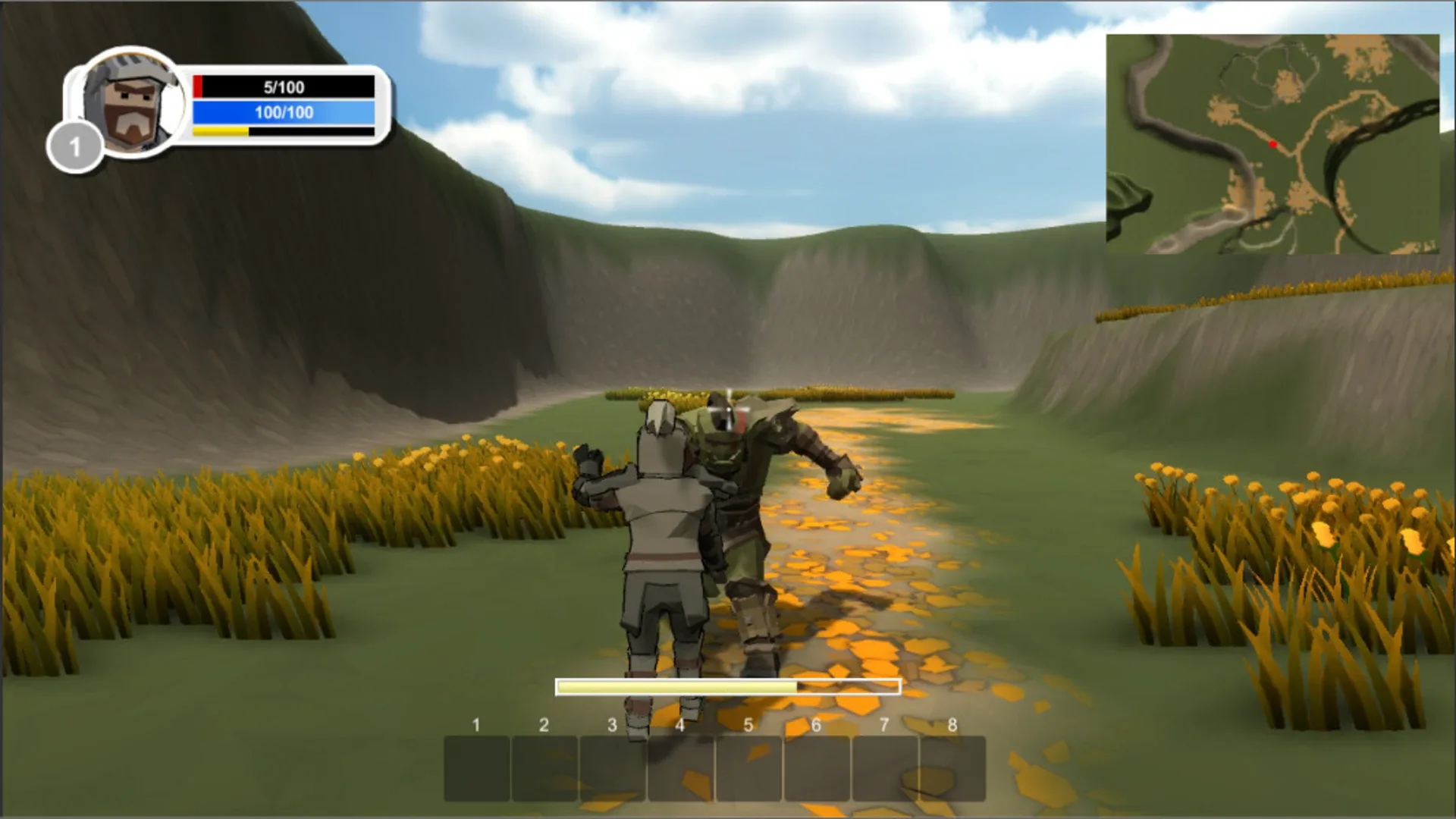Select the last hotbar slot labeled 8
1456x819 pixels.
pyautogui.click(x=954, y=767)
